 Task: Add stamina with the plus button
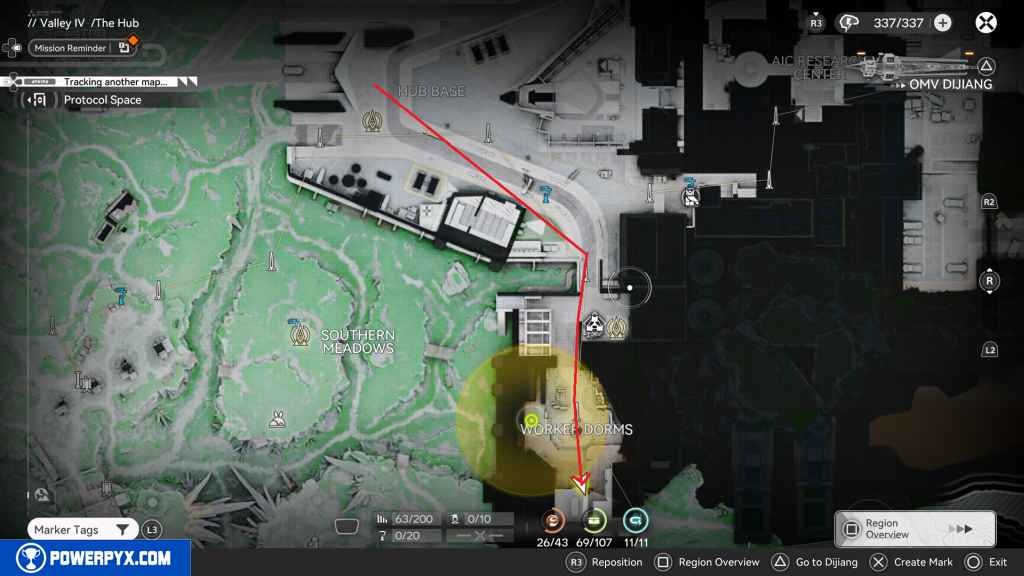click(x=942, y=22)
